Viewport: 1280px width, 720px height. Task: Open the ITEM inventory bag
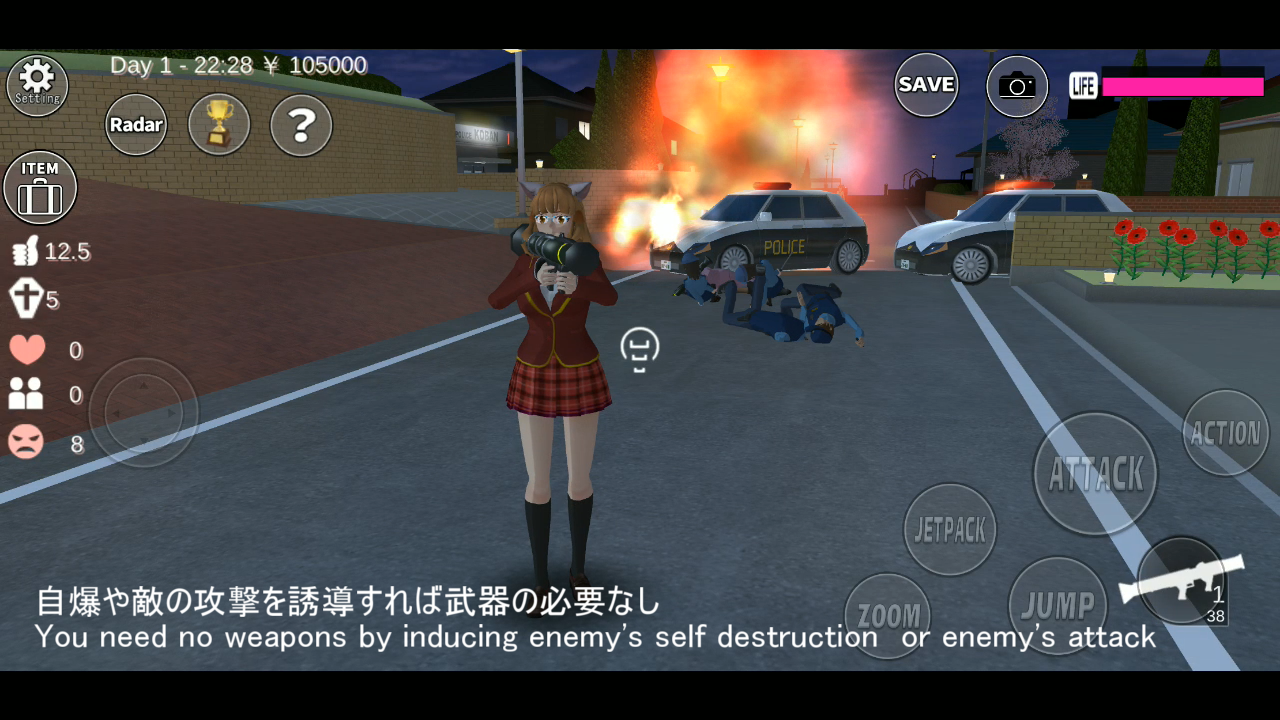click(x=40, y=187)
